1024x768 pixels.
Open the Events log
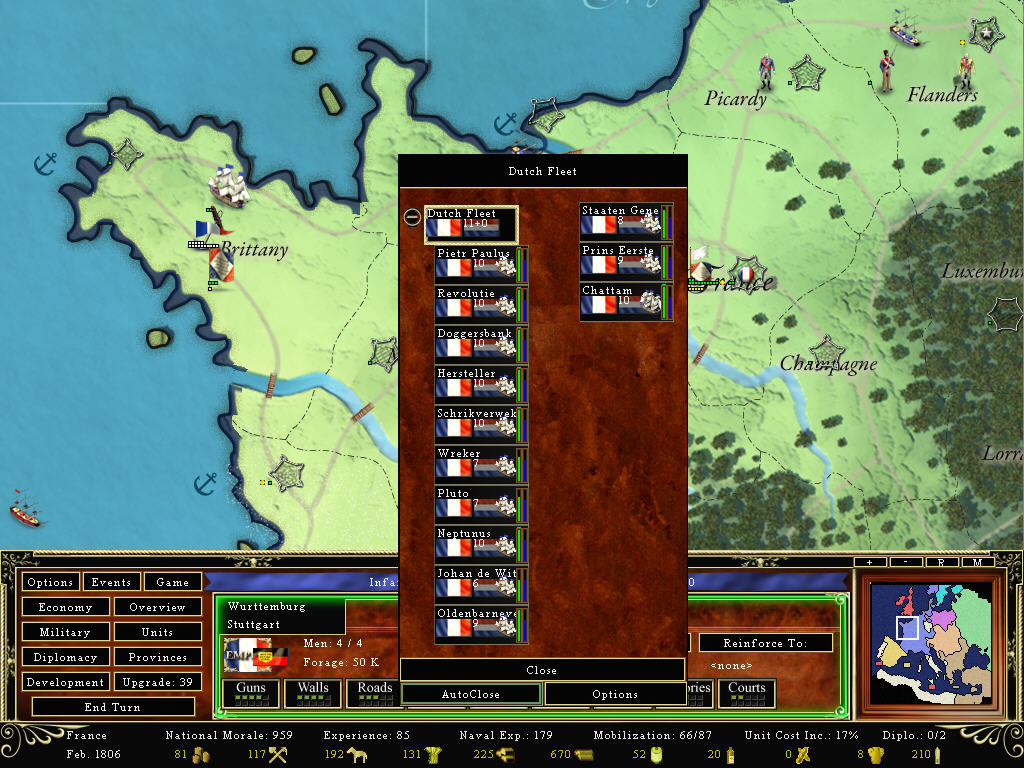111,582
